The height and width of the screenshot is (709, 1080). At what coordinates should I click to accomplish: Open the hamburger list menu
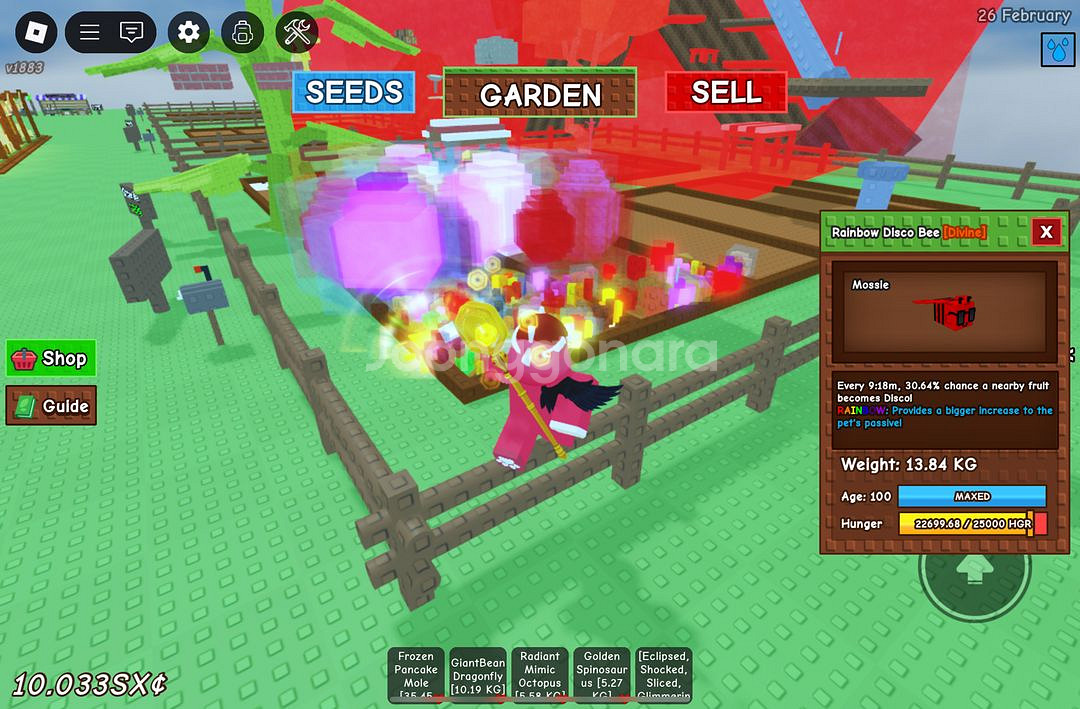(x=89, y=33)
